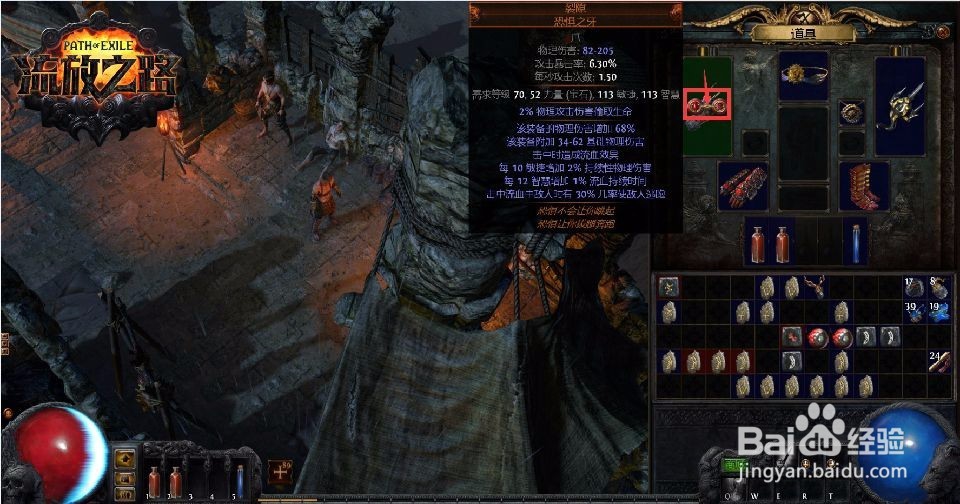This screenshot has height=504, width=960.
Task: Select the blue currency stack showing 19
Action: 938,313
